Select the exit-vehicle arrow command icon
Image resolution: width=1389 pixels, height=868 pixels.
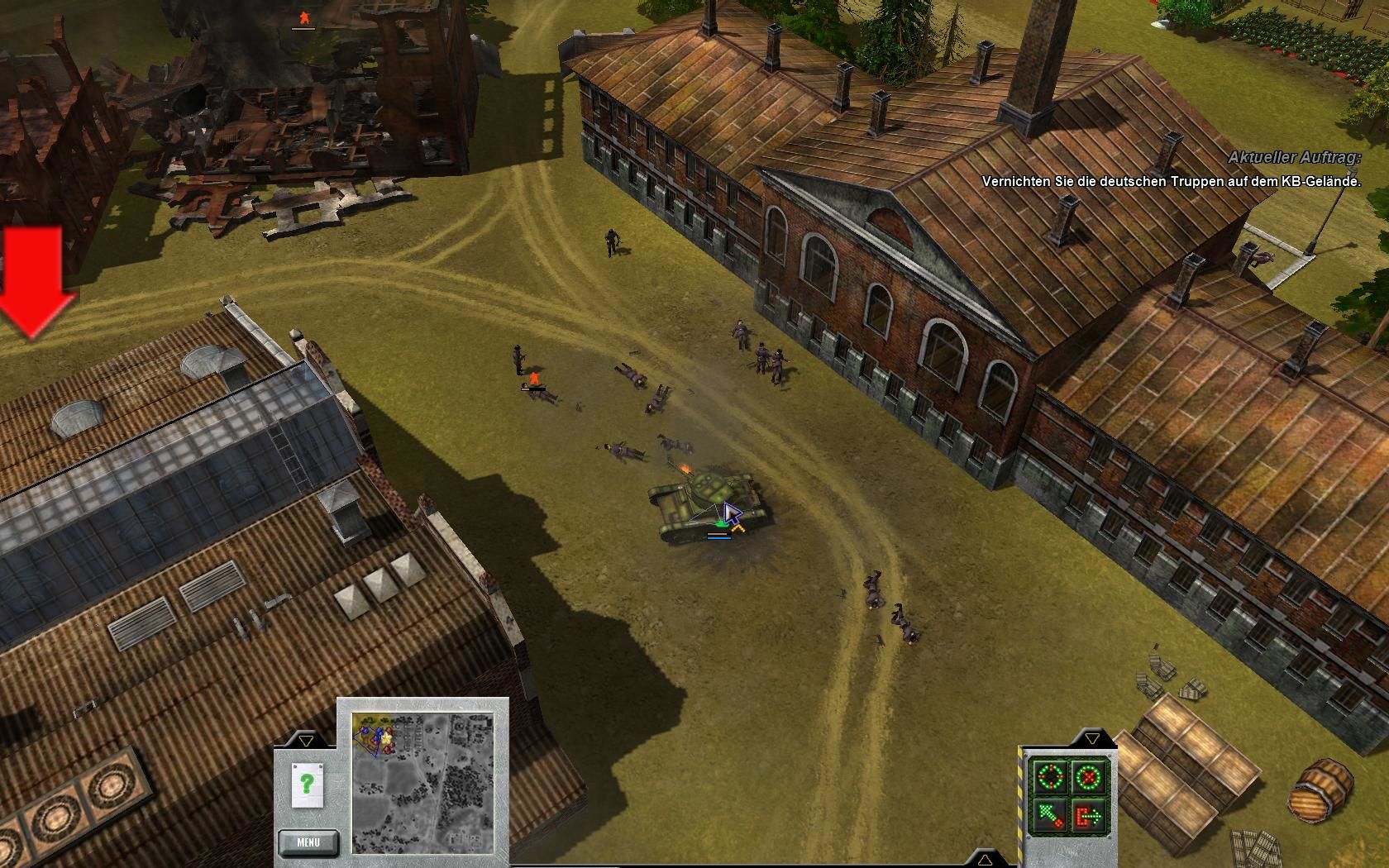[x=1089, y=816]
